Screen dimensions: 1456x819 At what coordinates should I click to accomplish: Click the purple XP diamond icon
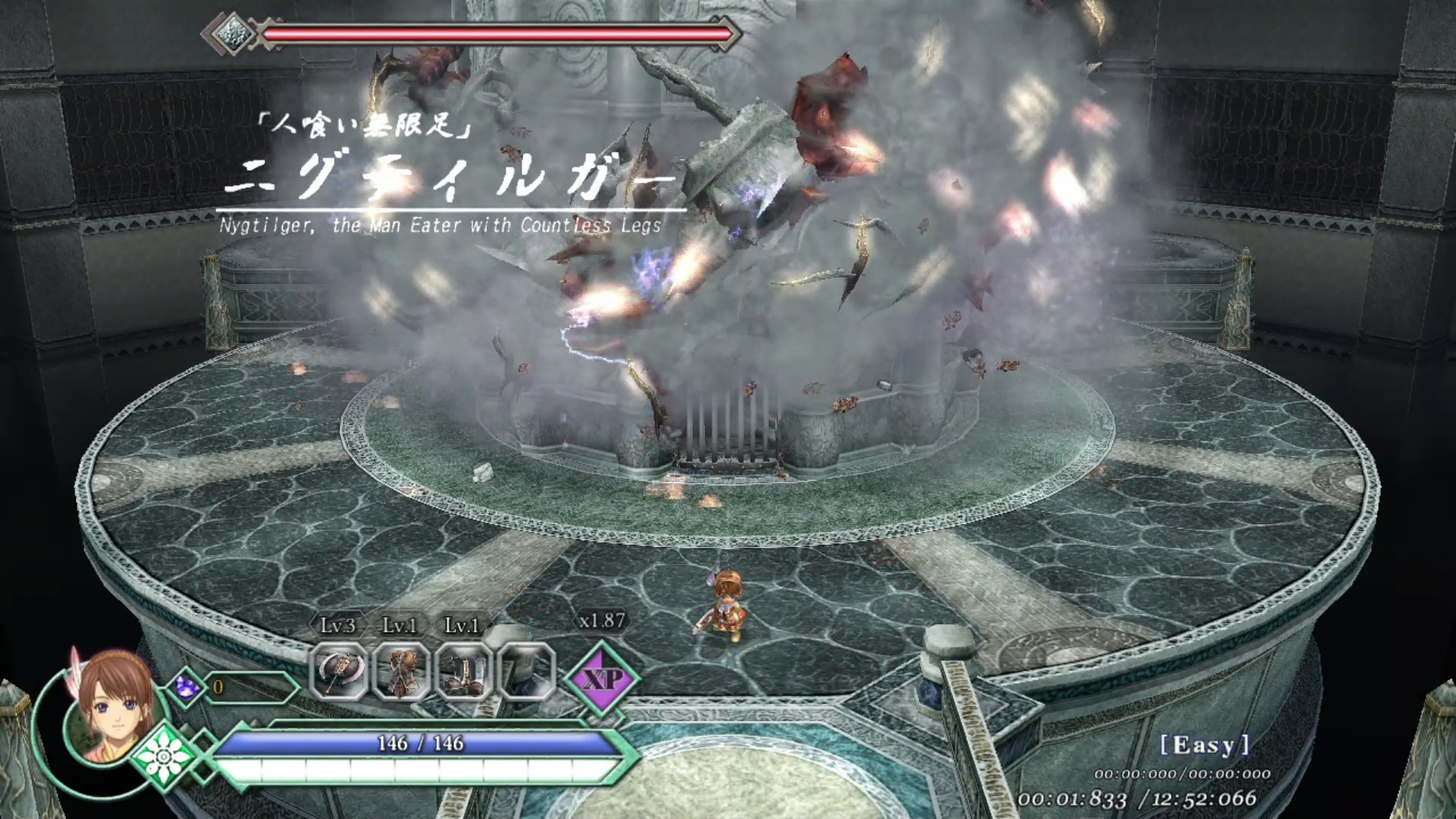tap(603, 678)
